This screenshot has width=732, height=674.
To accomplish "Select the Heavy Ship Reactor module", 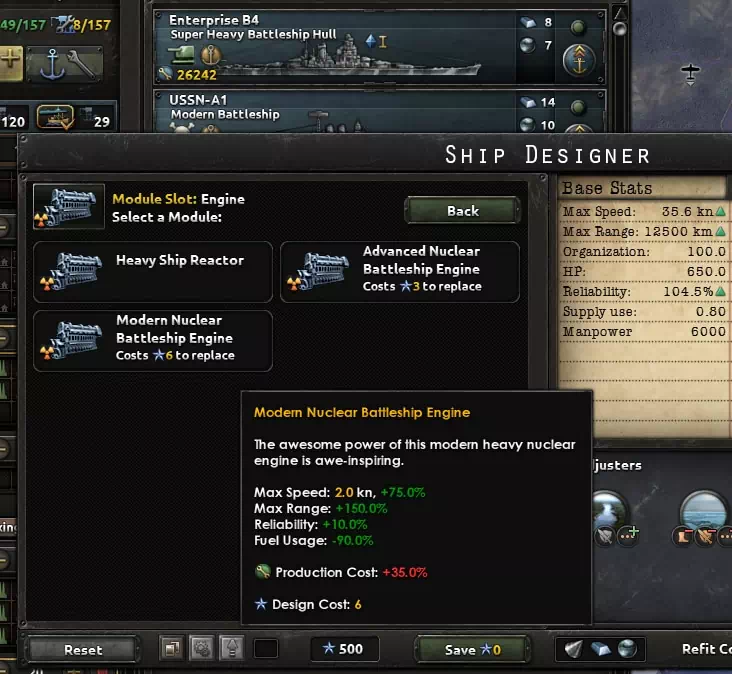I will pos(153,271).
